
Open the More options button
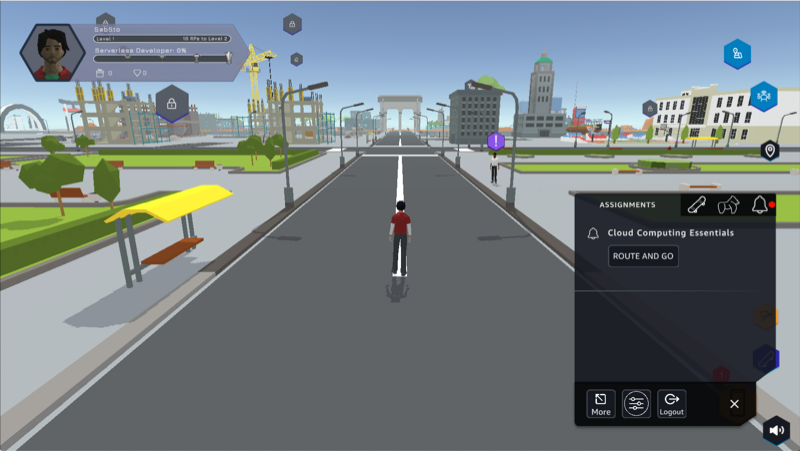[601, 404]
